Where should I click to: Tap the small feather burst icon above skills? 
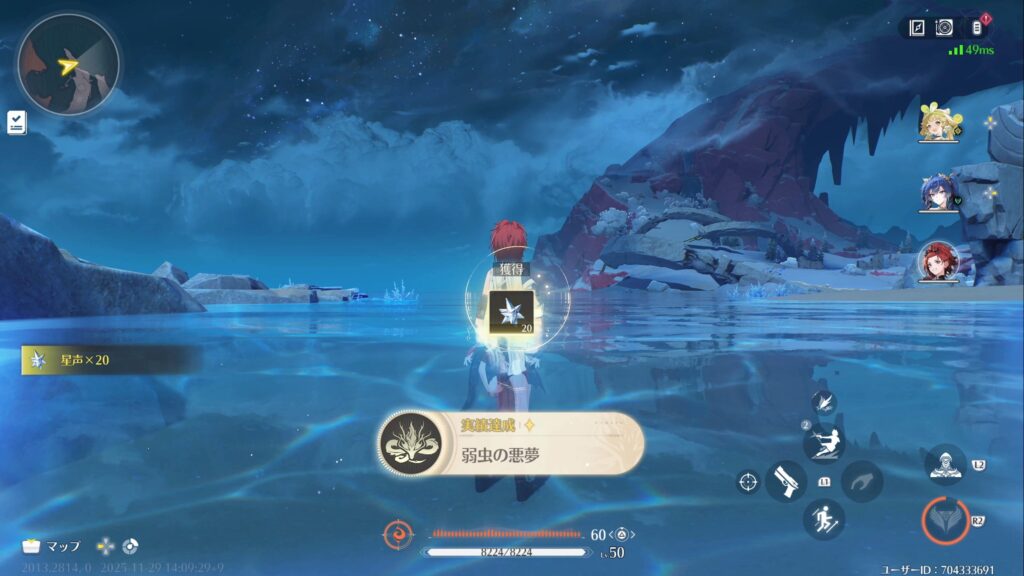click(824, 403)
